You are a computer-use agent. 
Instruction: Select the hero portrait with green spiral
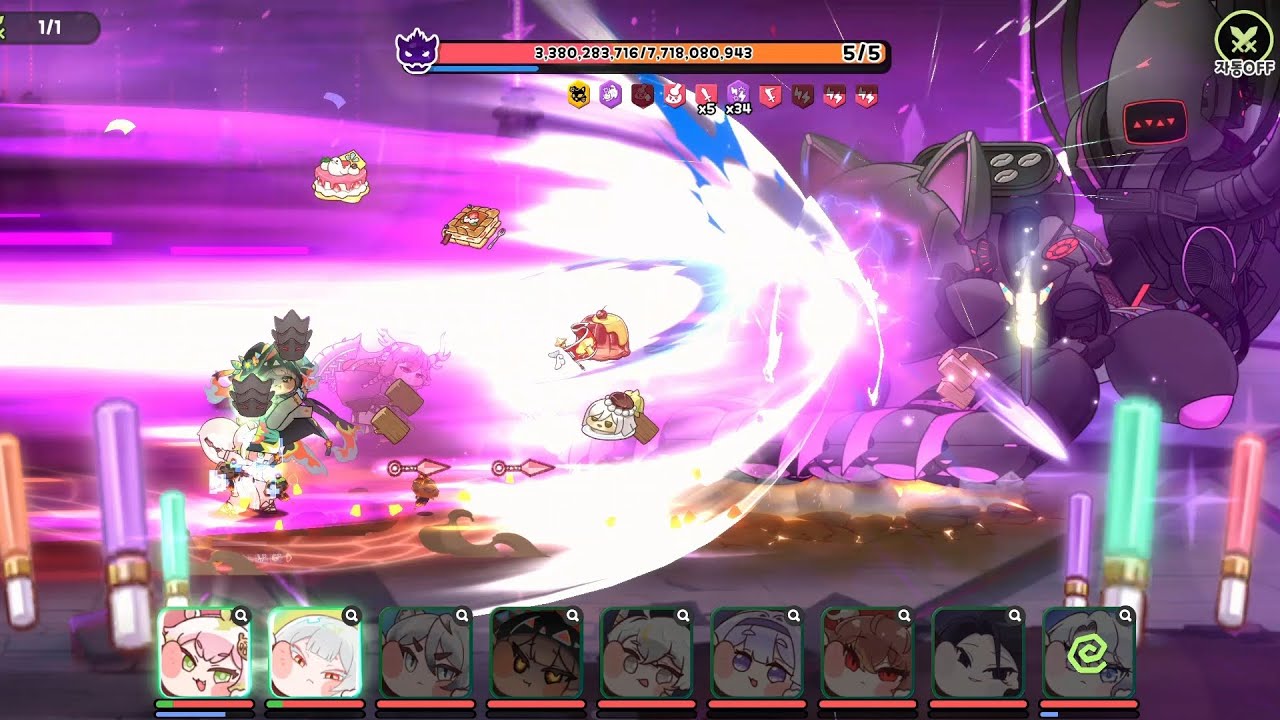pyautogui.click(x=1088, y=654)
